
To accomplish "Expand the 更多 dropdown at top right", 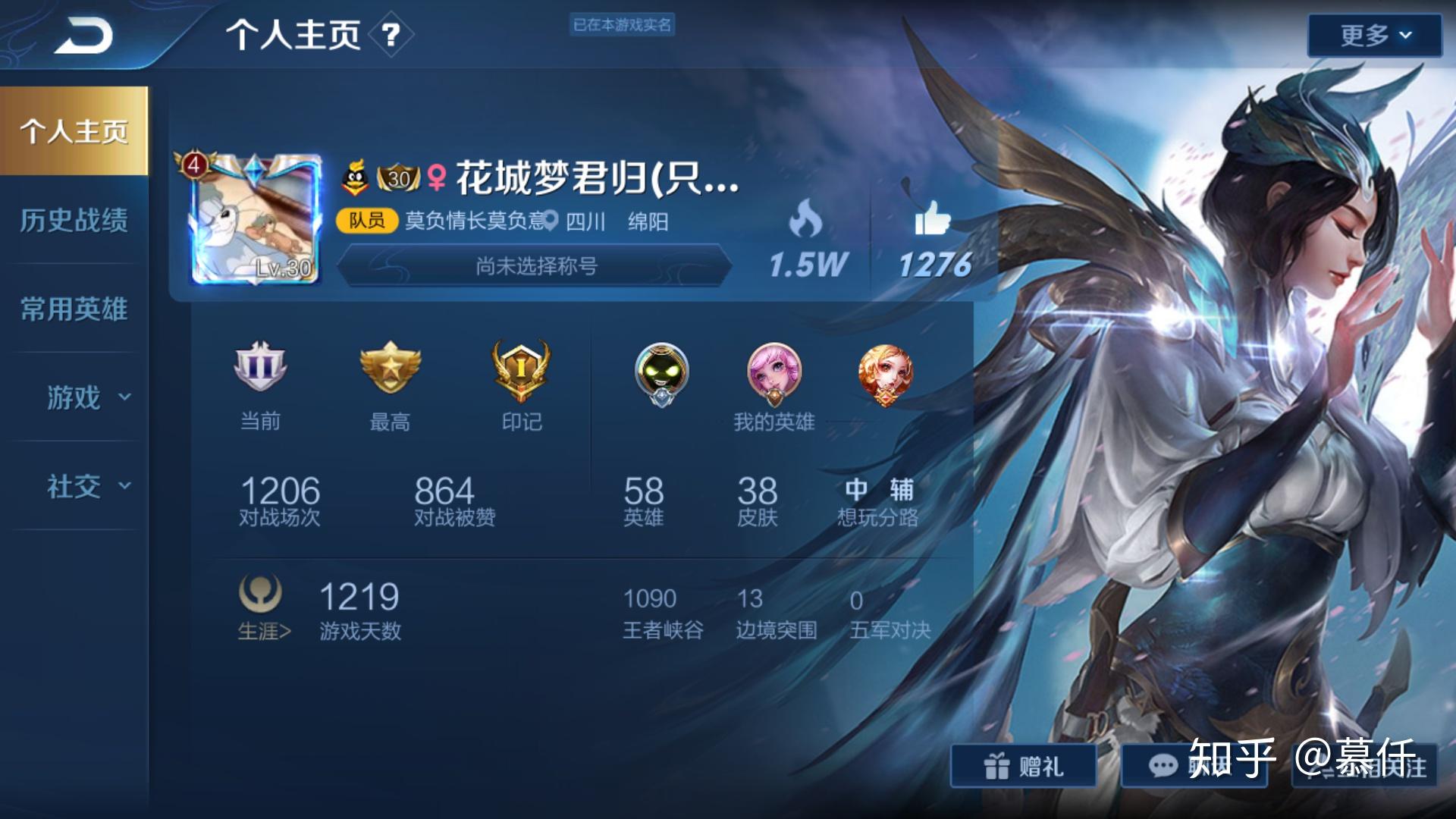I will [x=1374, y=34].
